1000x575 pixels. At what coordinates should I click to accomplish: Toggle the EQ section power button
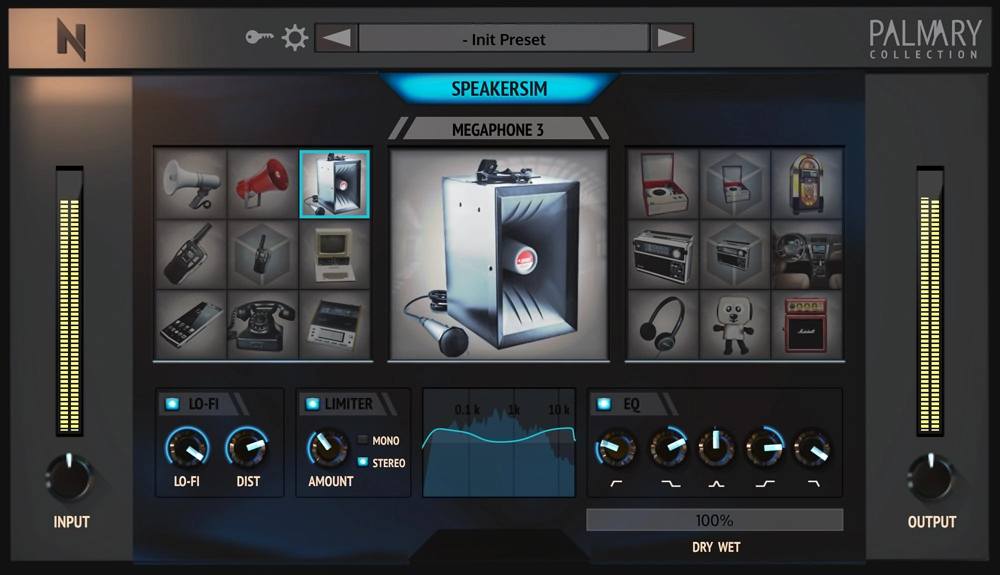pos(603,404)
